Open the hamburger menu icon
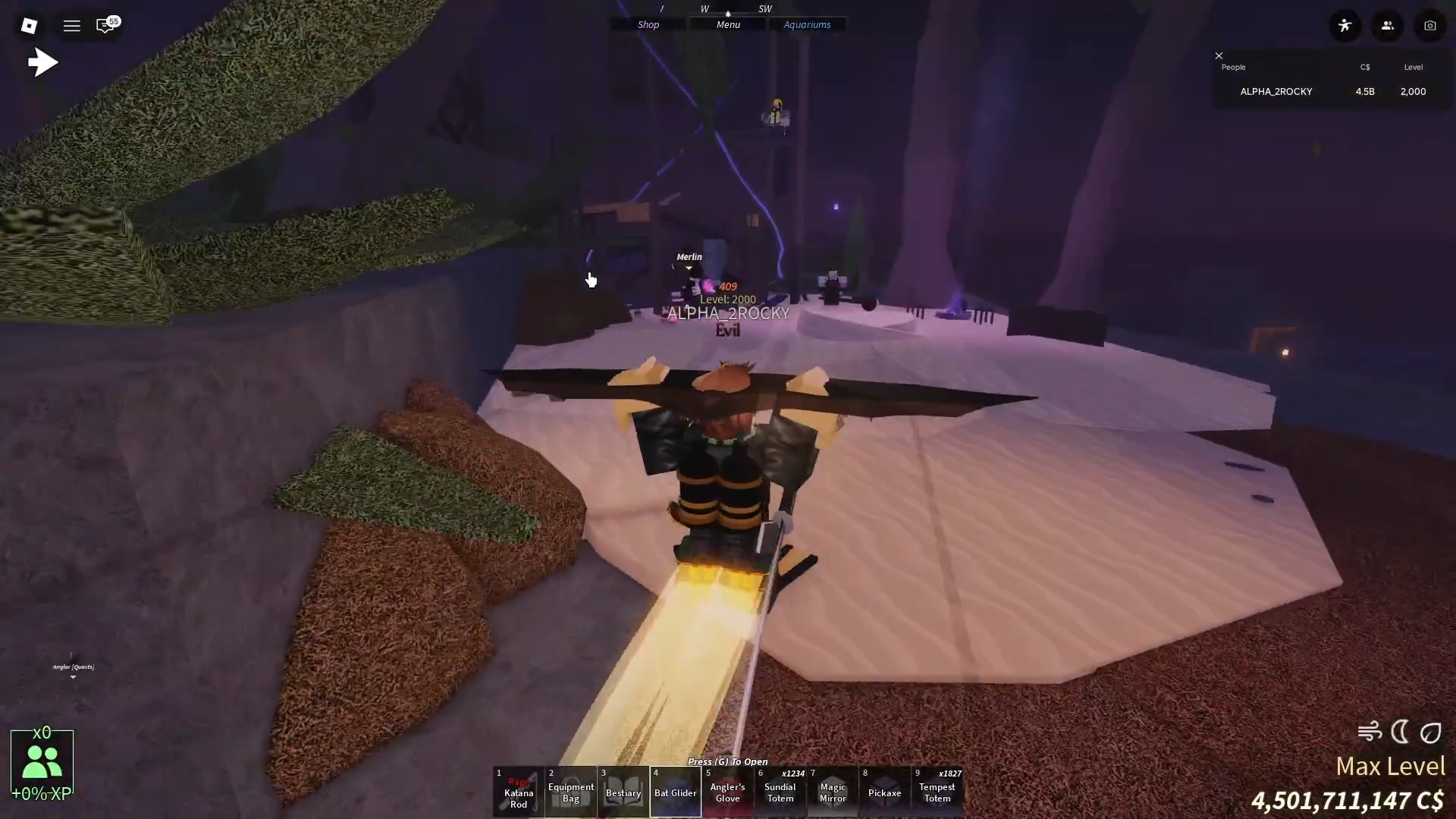 coord(72,26)
